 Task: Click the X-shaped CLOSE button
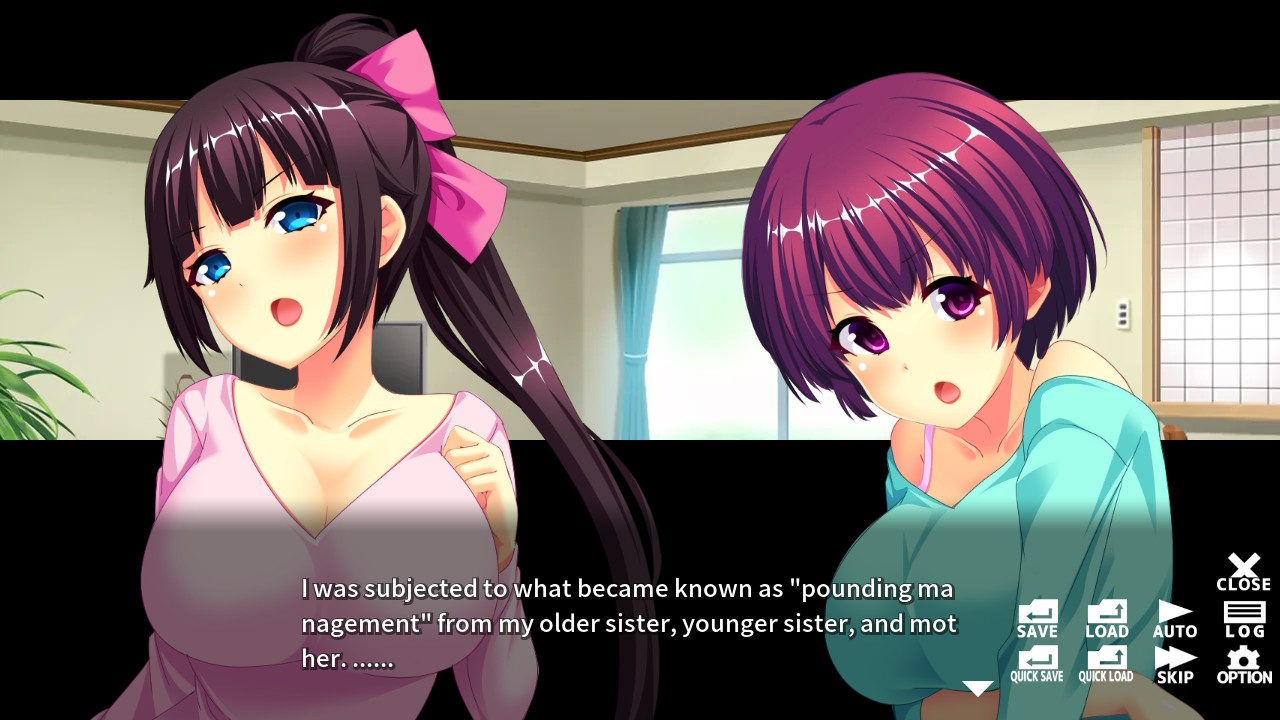[x=1244, y=565]
